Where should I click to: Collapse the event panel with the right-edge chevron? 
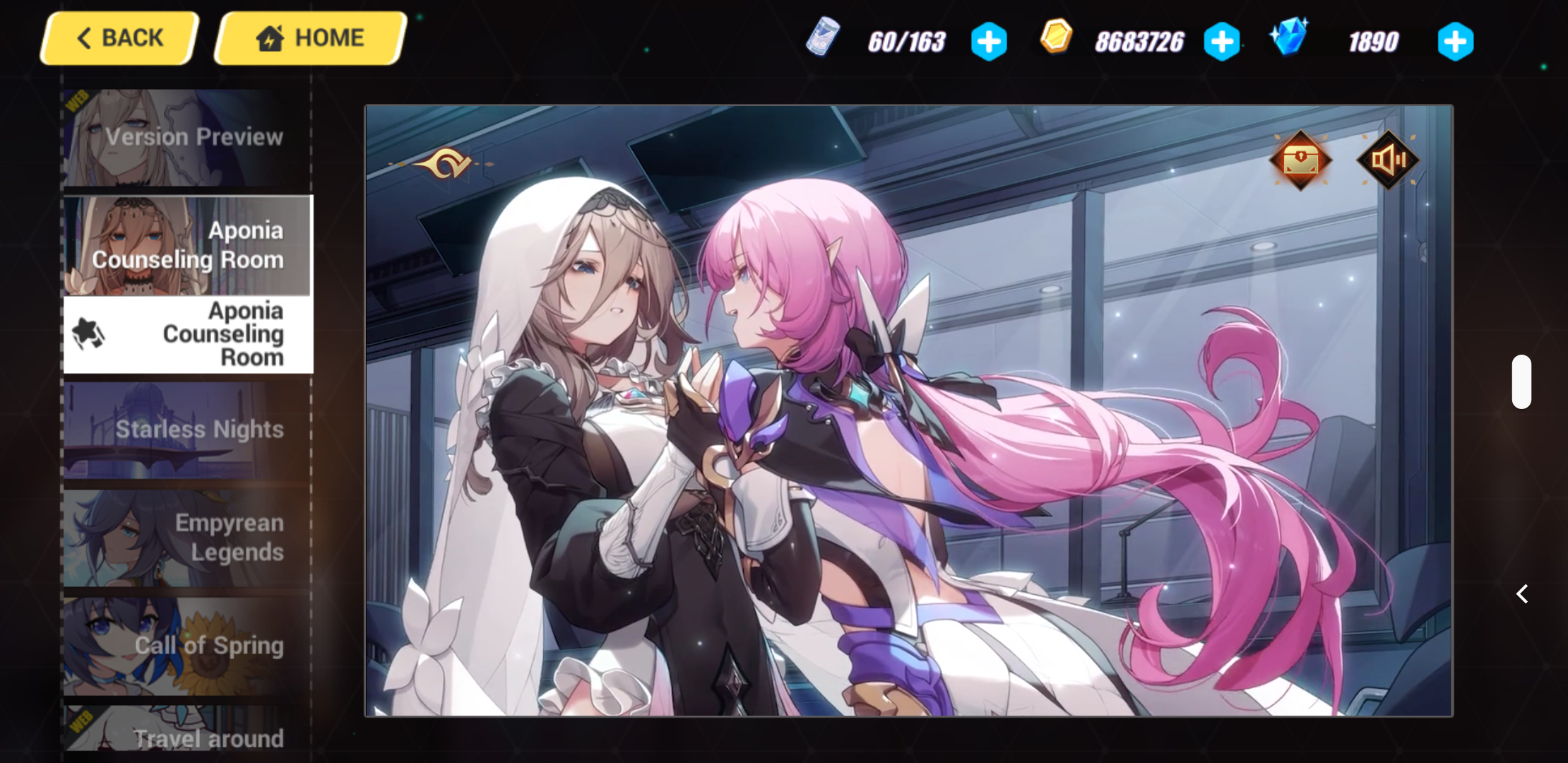pos(1523,594)
